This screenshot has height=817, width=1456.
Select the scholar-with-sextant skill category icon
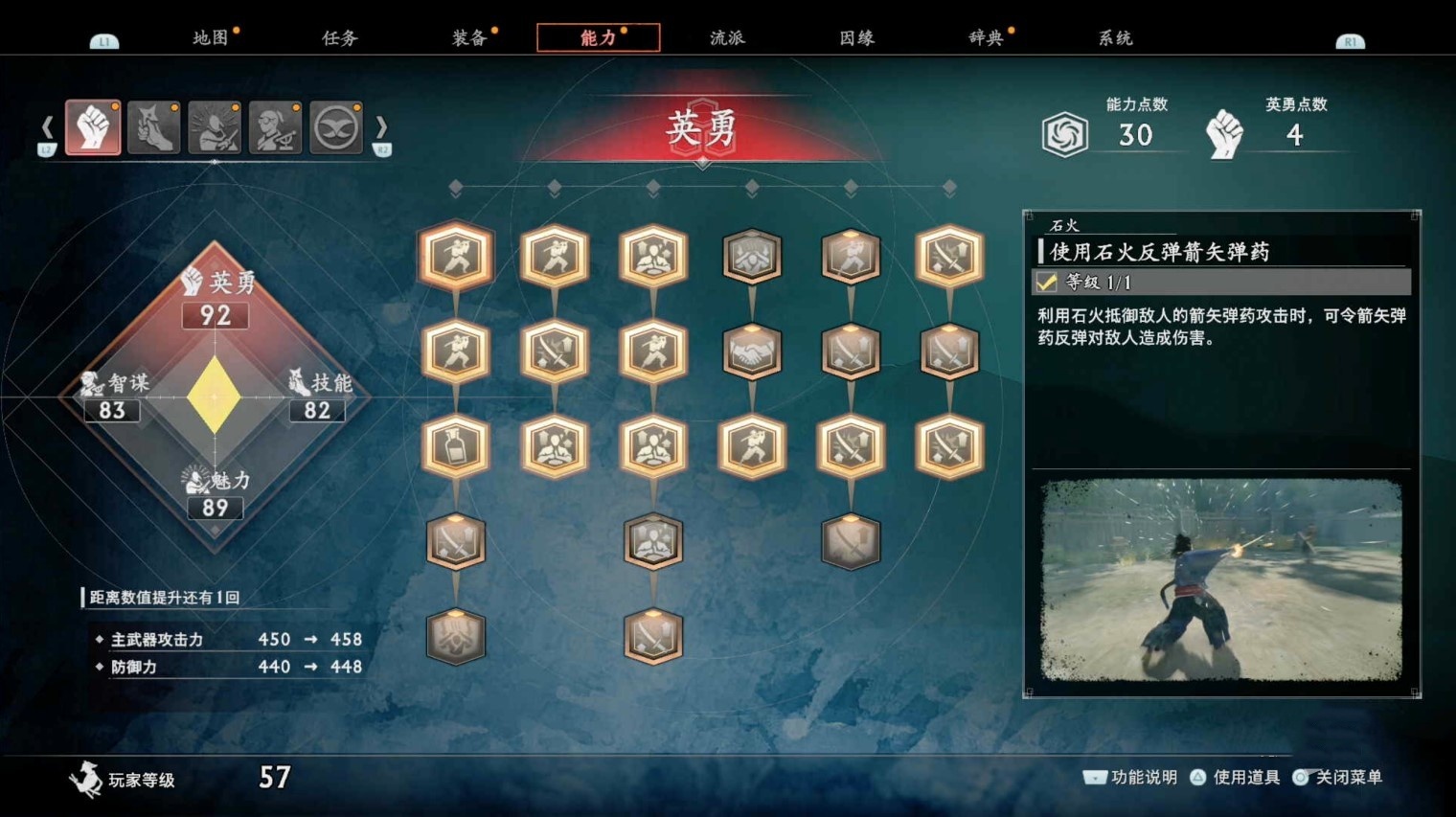275,125
